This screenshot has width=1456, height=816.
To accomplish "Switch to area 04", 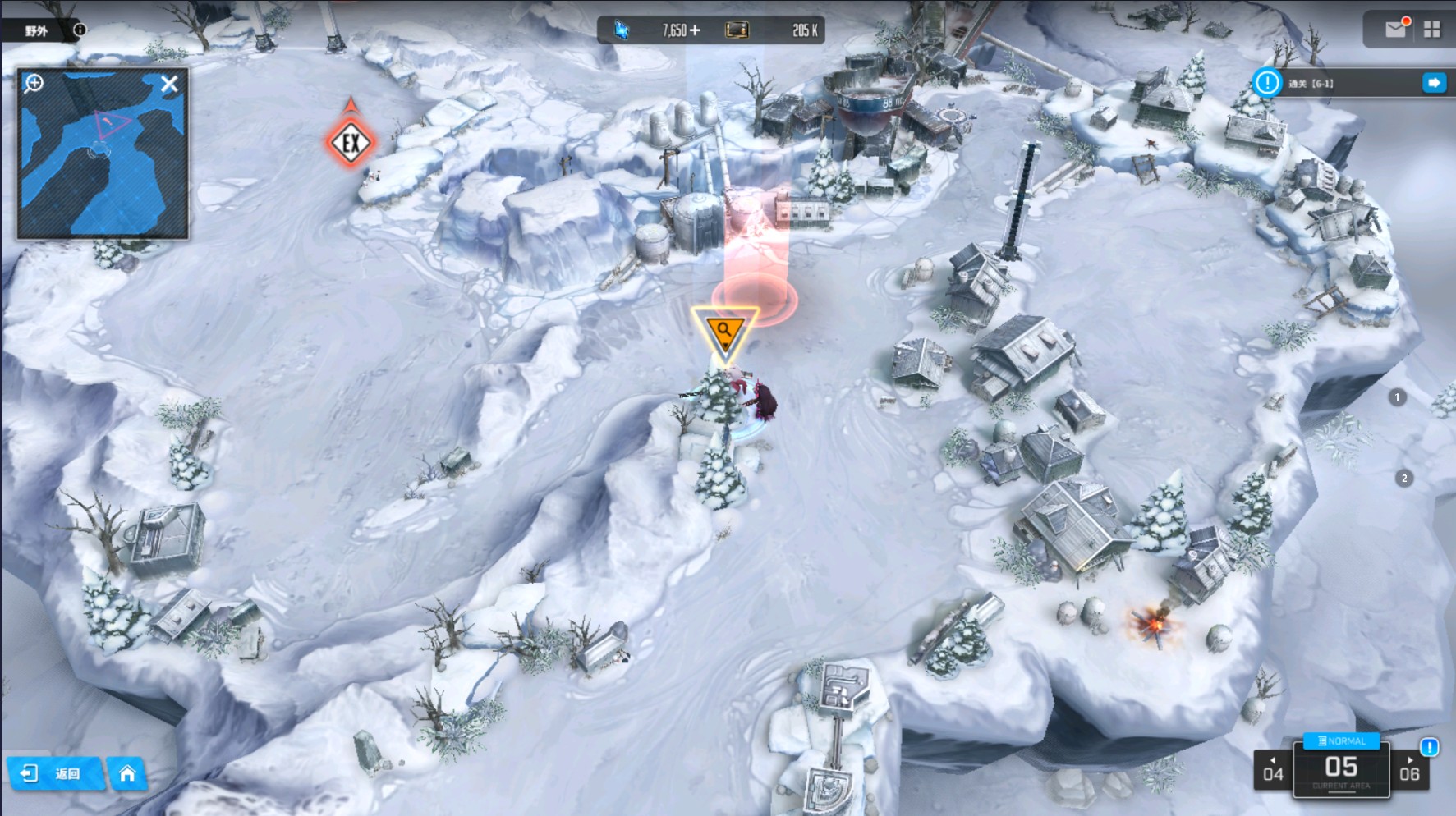I will [1273, 772].
